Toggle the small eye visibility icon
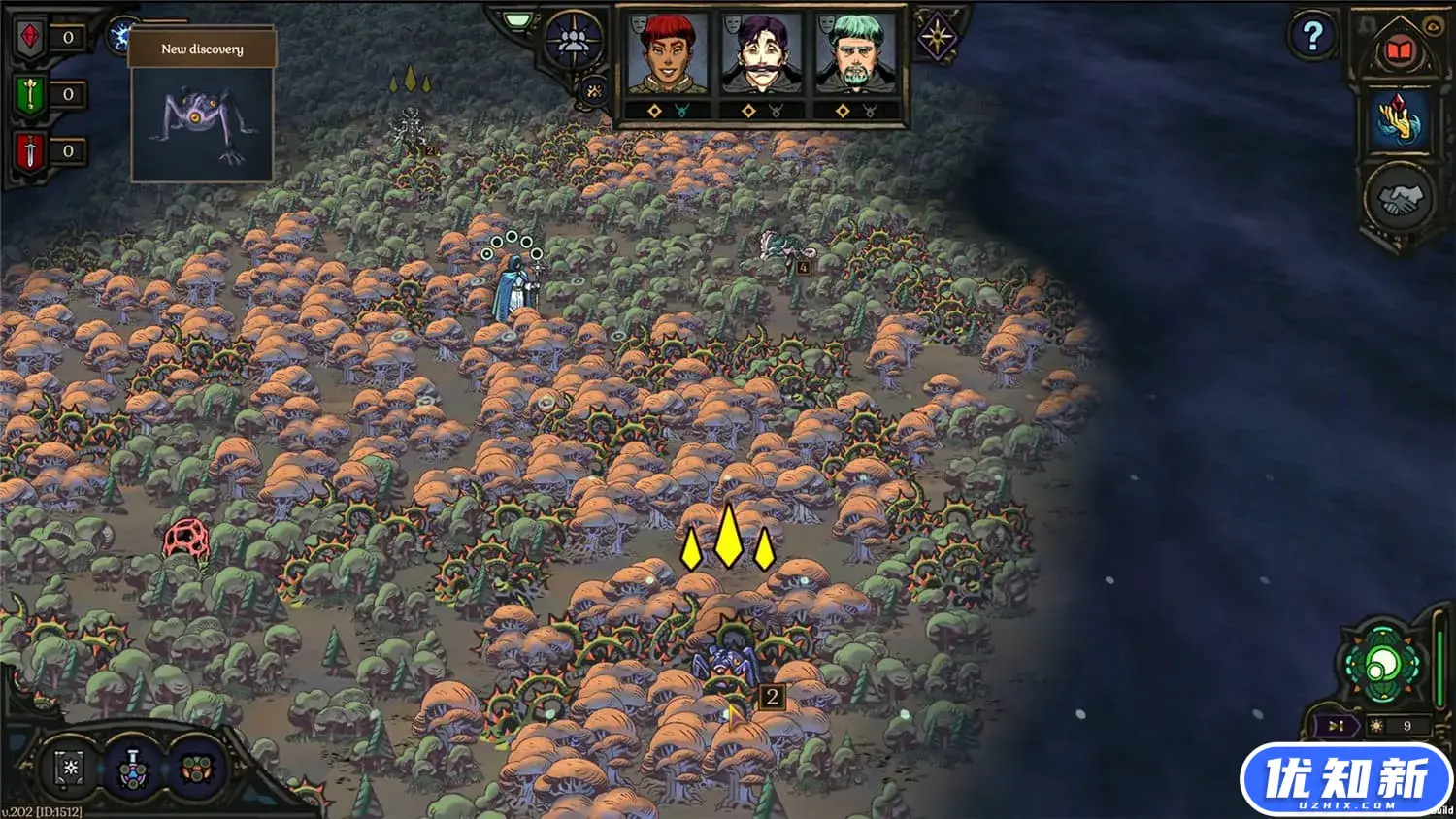The image size is (1456, 819). tap(1432, 26)
